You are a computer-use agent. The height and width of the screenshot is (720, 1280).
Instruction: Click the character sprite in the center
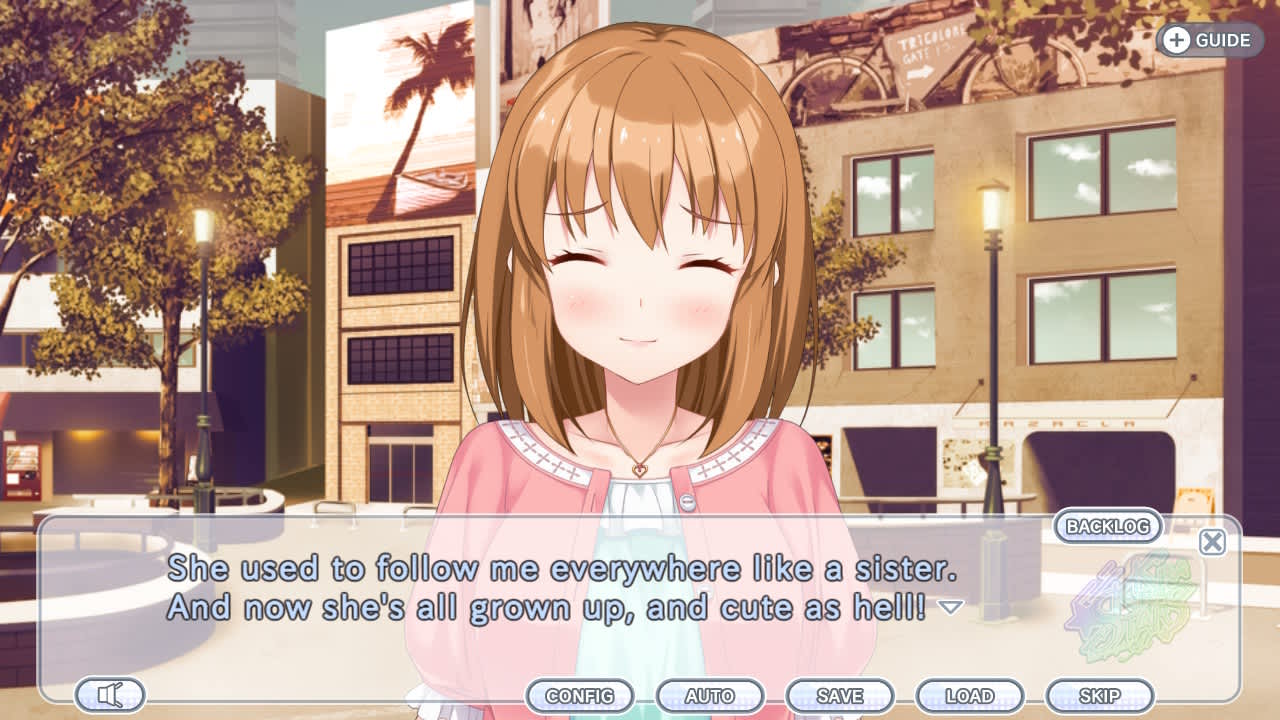click(x=640, y=300)
